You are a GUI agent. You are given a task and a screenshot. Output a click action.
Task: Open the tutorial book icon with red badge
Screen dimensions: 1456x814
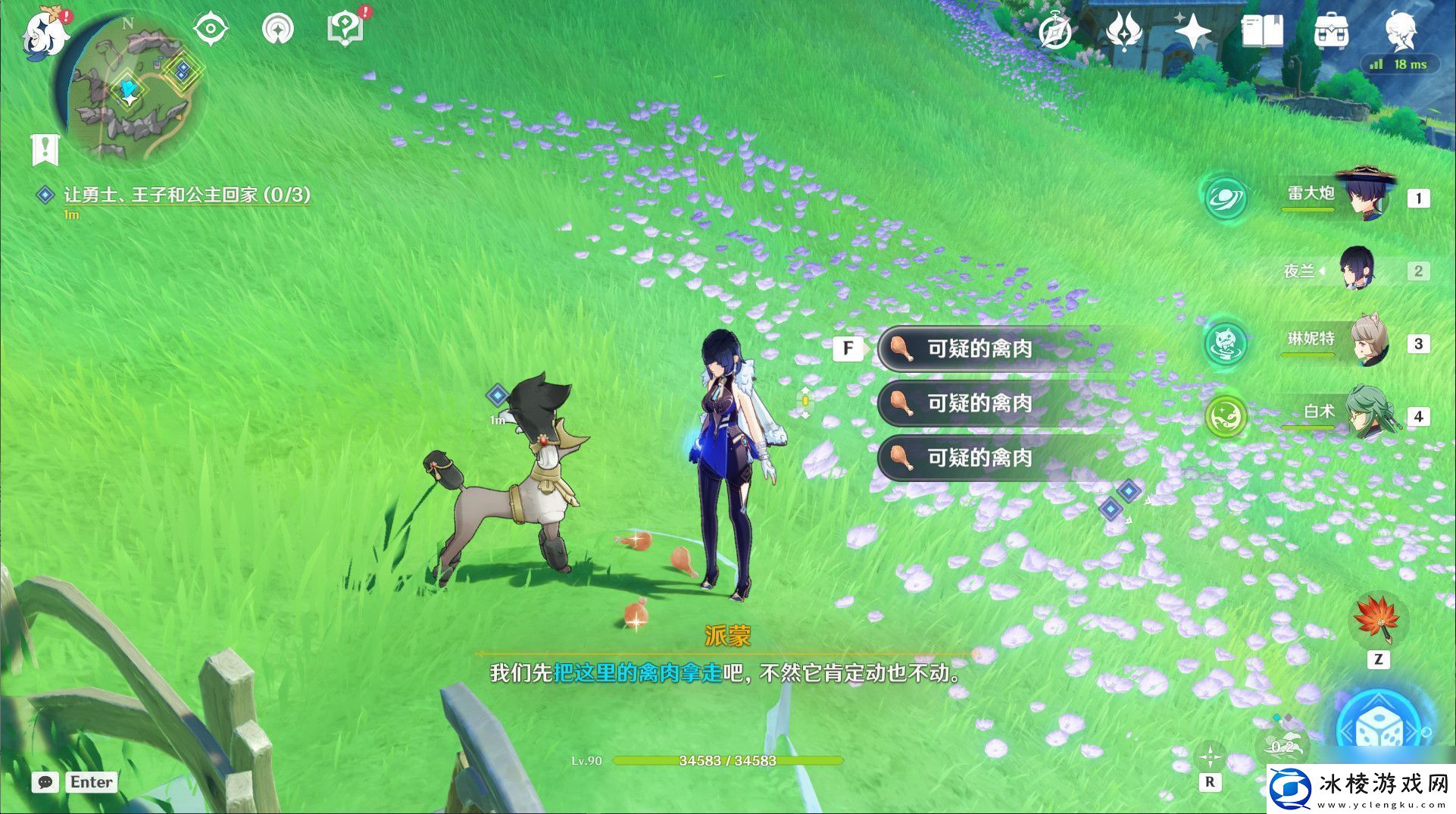(x=345, y=28)
